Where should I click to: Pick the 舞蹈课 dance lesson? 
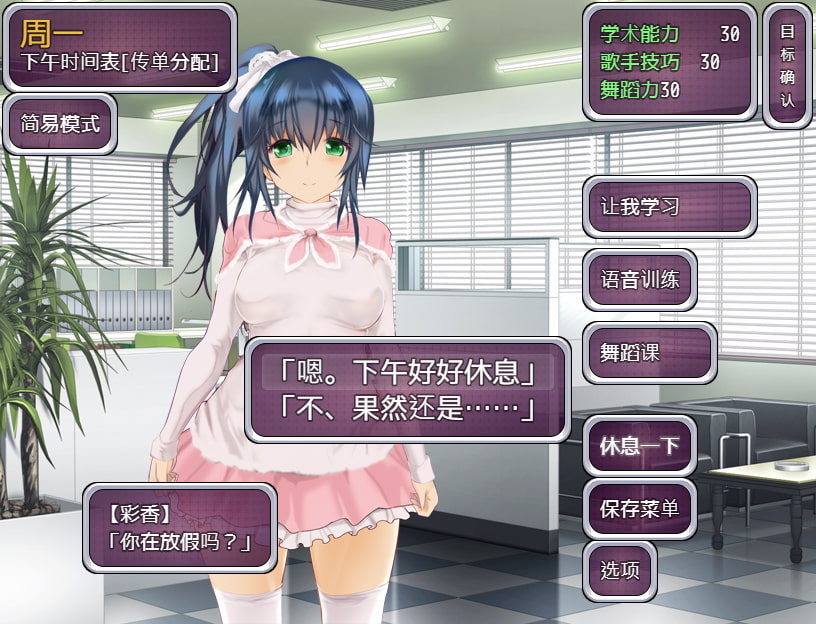point(650,352)
